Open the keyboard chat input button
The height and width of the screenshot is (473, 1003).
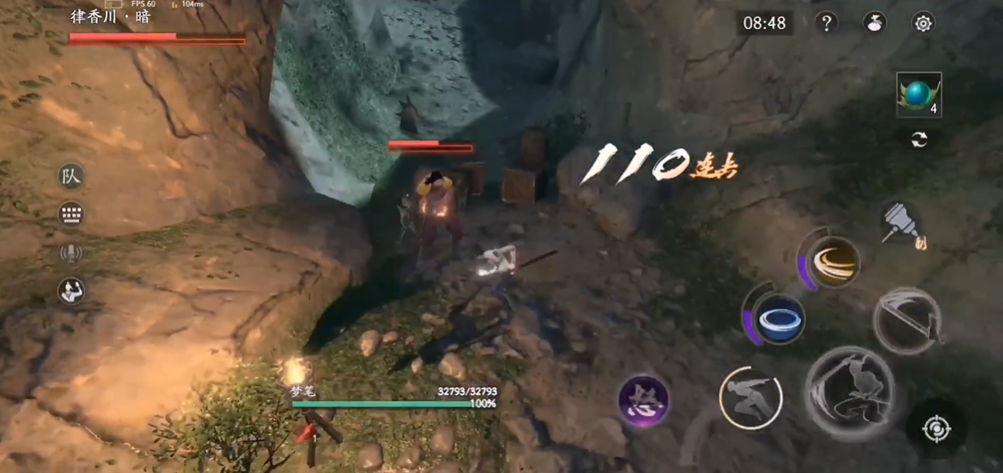[x=71, y=214]
